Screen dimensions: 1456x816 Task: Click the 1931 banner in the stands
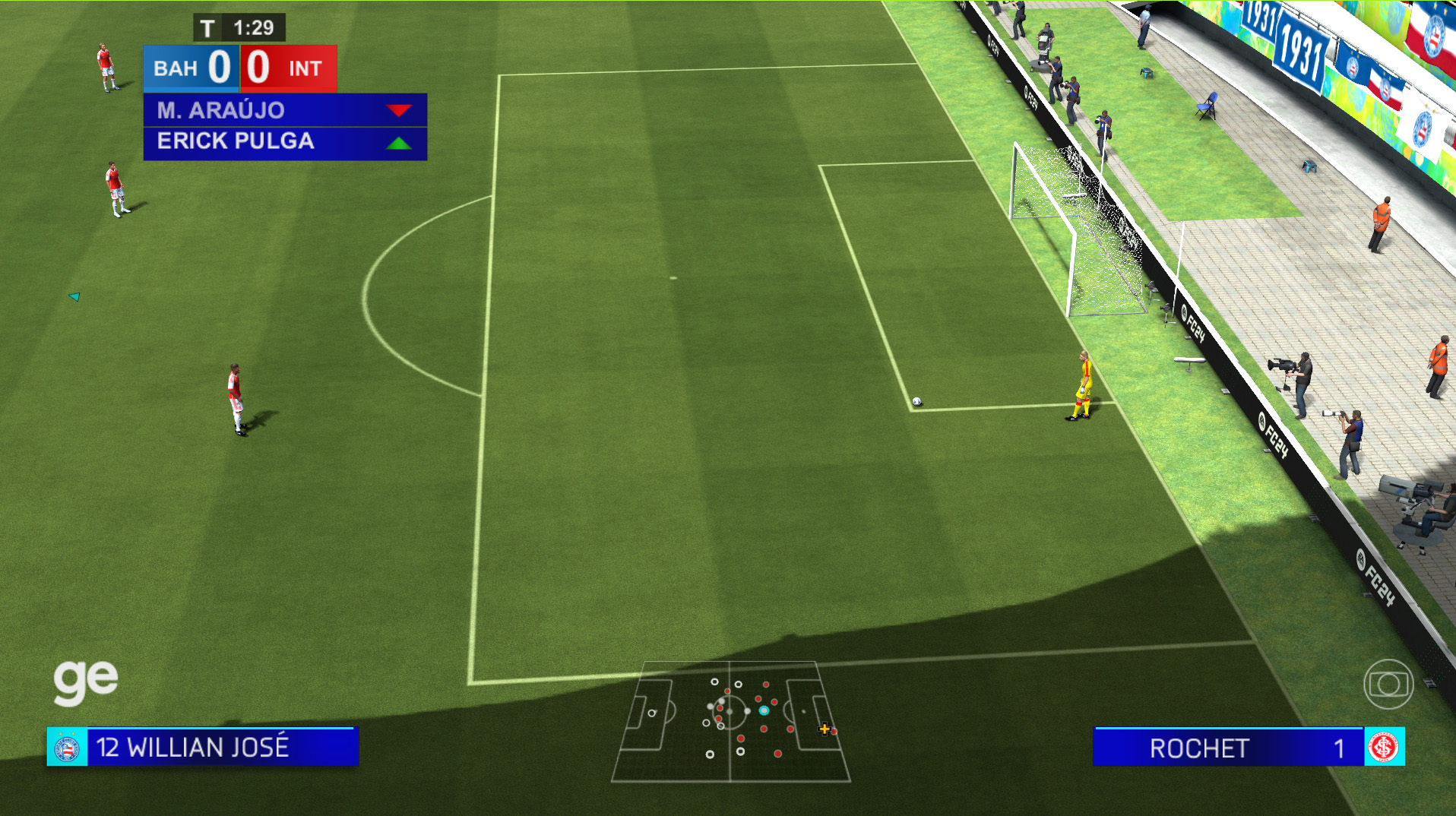1301,49
